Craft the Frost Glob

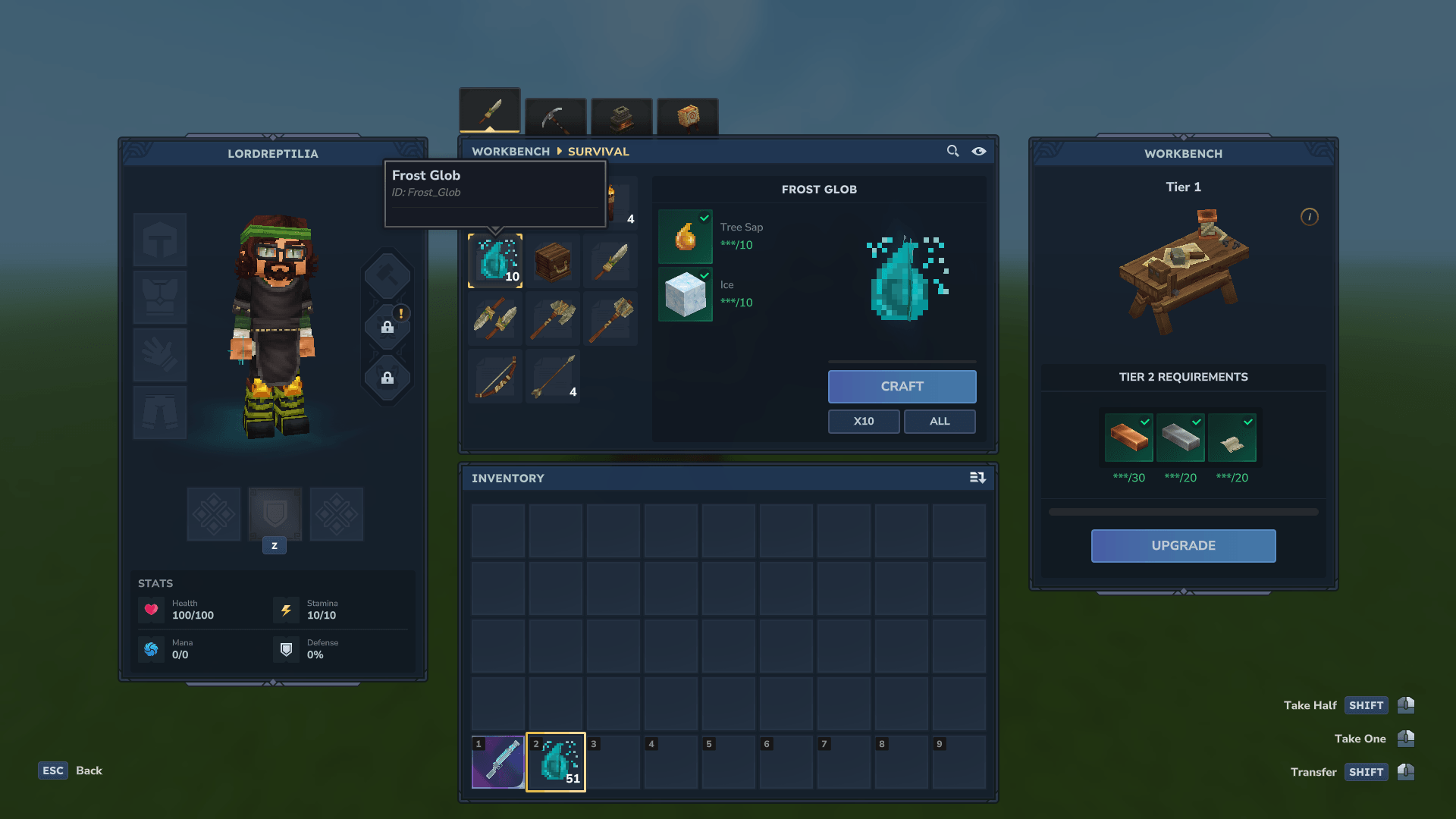[902, 387]
